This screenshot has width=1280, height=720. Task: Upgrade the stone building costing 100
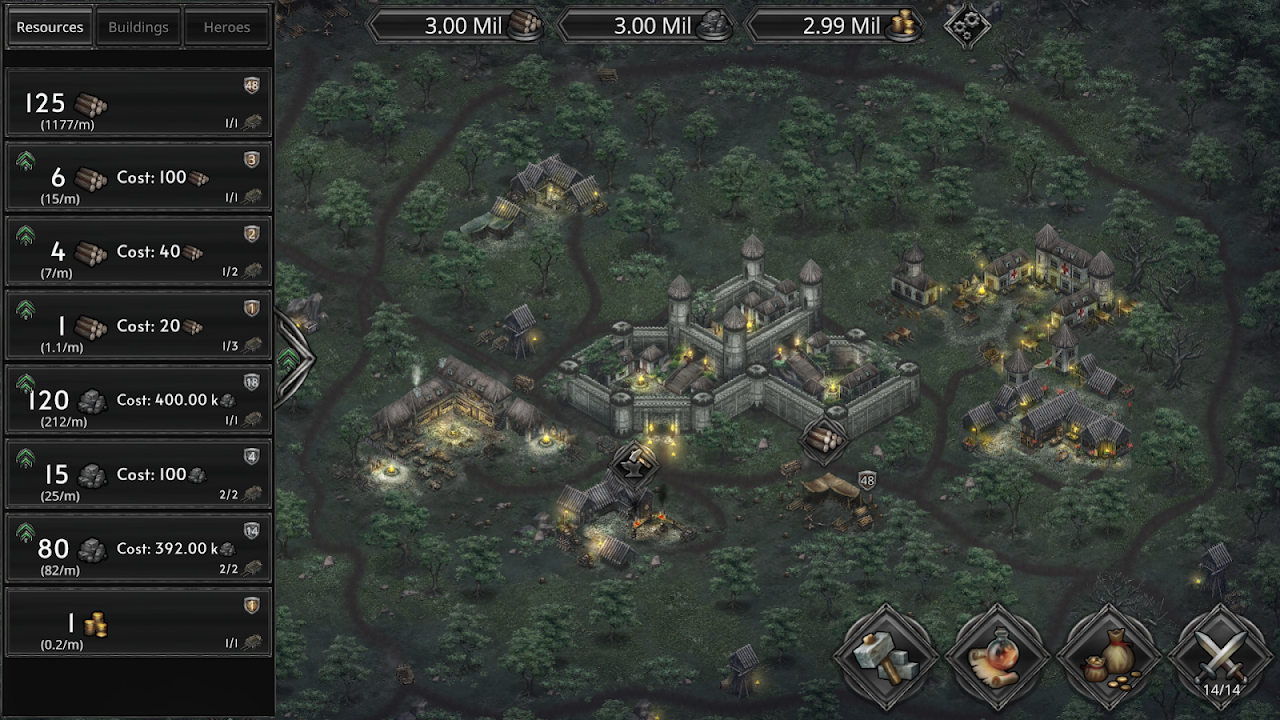(26, 460)
